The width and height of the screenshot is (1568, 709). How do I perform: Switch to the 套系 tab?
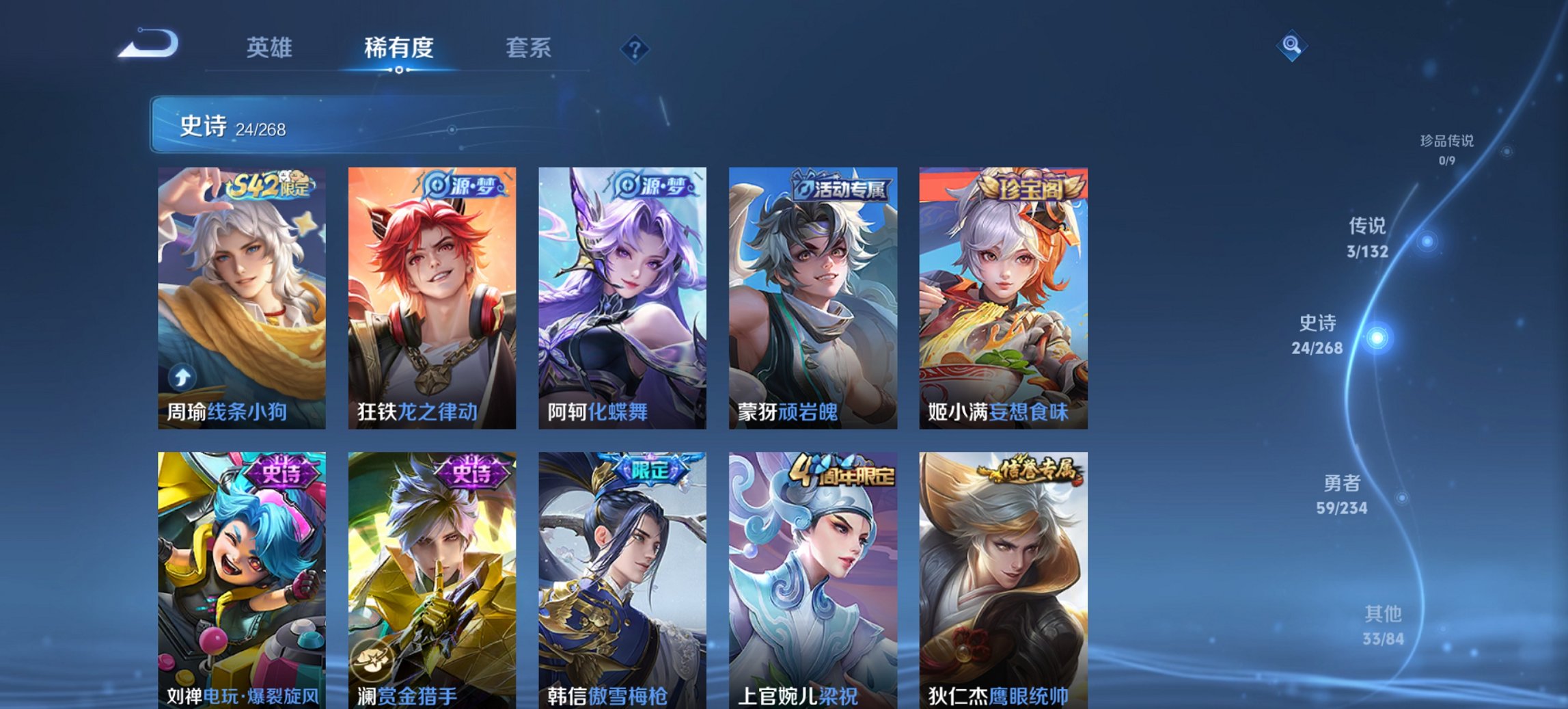pyautogui.click(x=528, y=48)
